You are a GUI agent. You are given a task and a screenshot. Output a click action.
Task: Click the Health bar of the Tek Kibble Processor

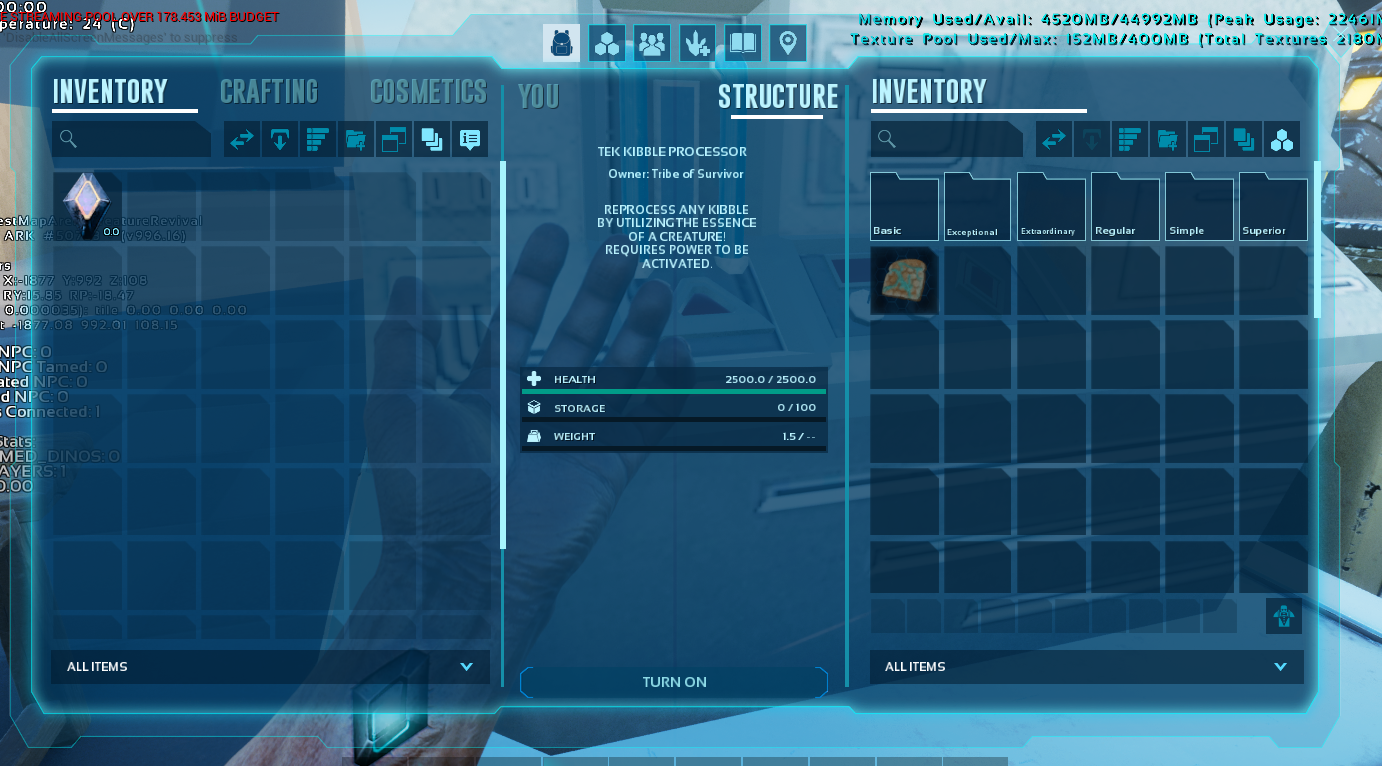(x=674, y=379)
